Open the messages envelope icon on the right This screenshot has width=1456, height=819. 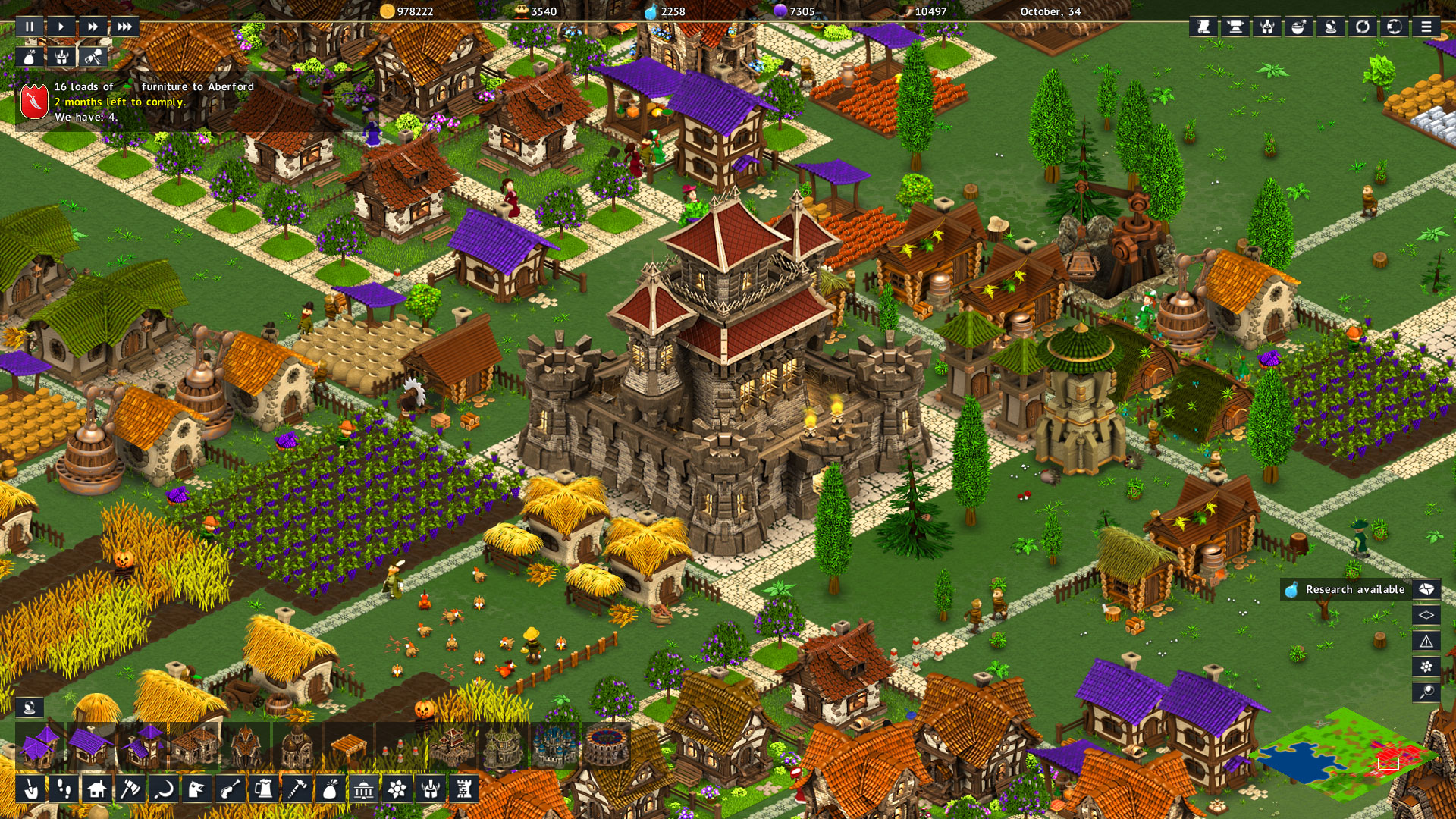coord(1426,589)
